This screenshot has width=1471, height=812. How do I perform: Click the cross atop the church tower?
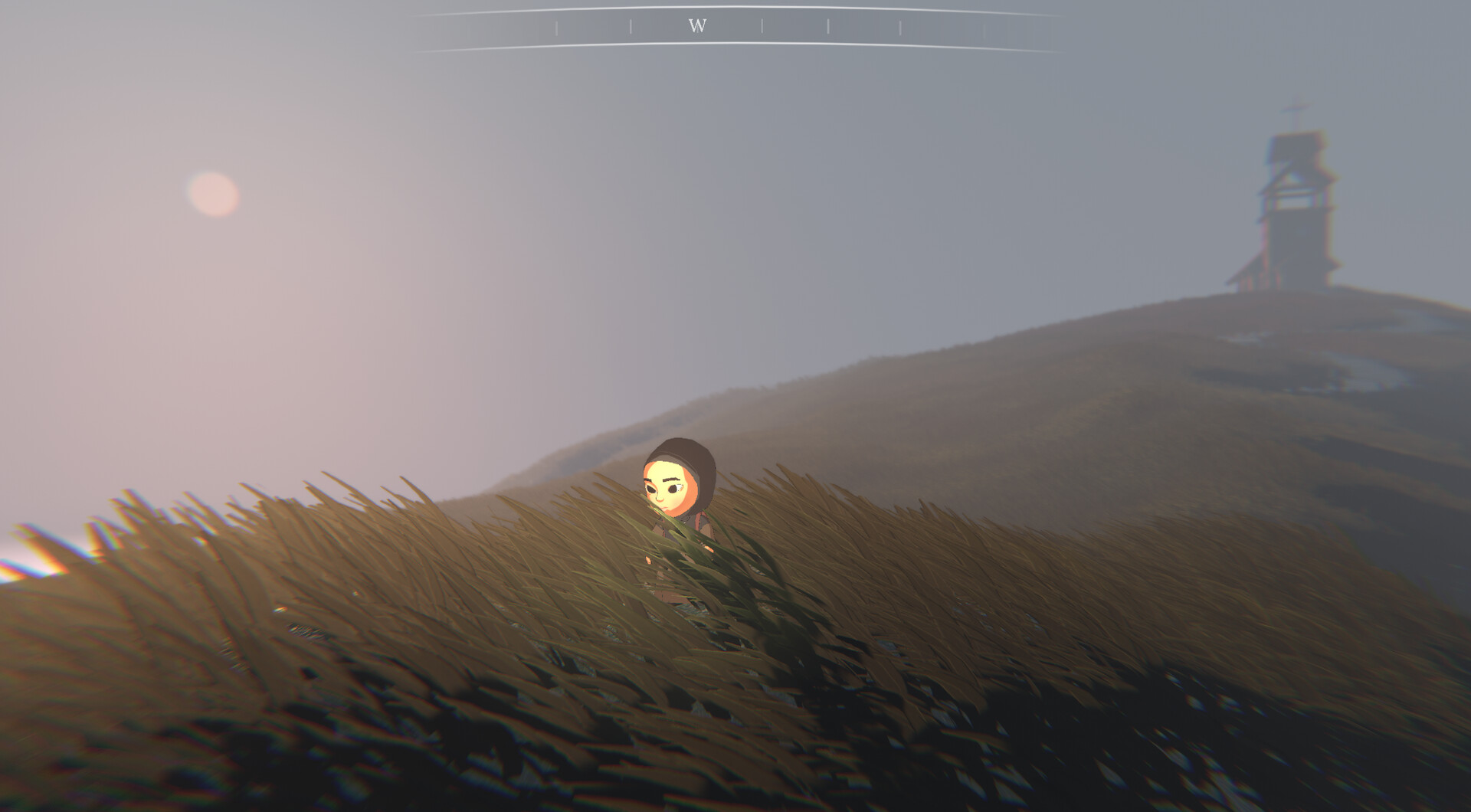[1294, 108]
